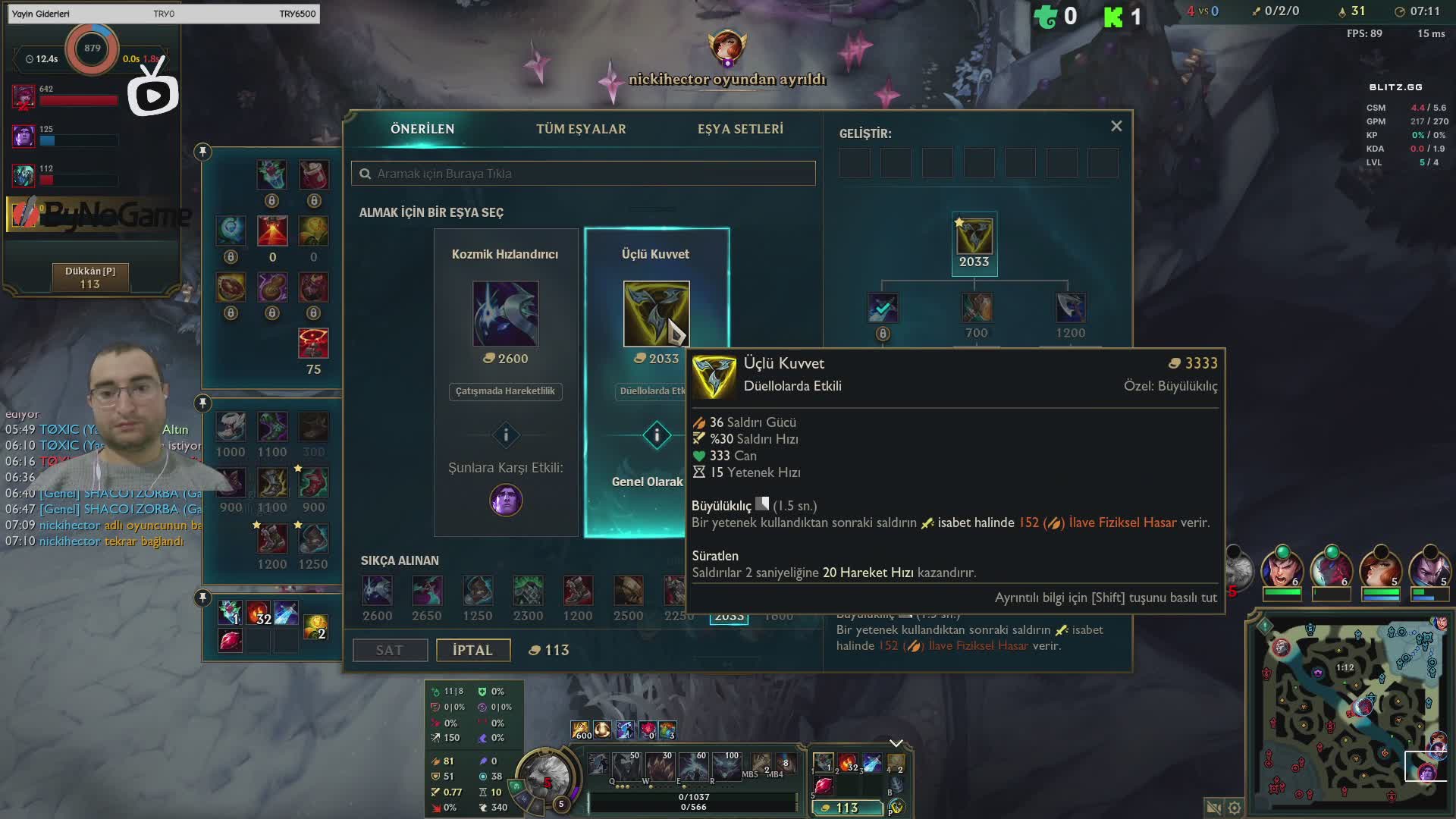Select the 1200 gold component in build tree

click(x=1070, y=309)
